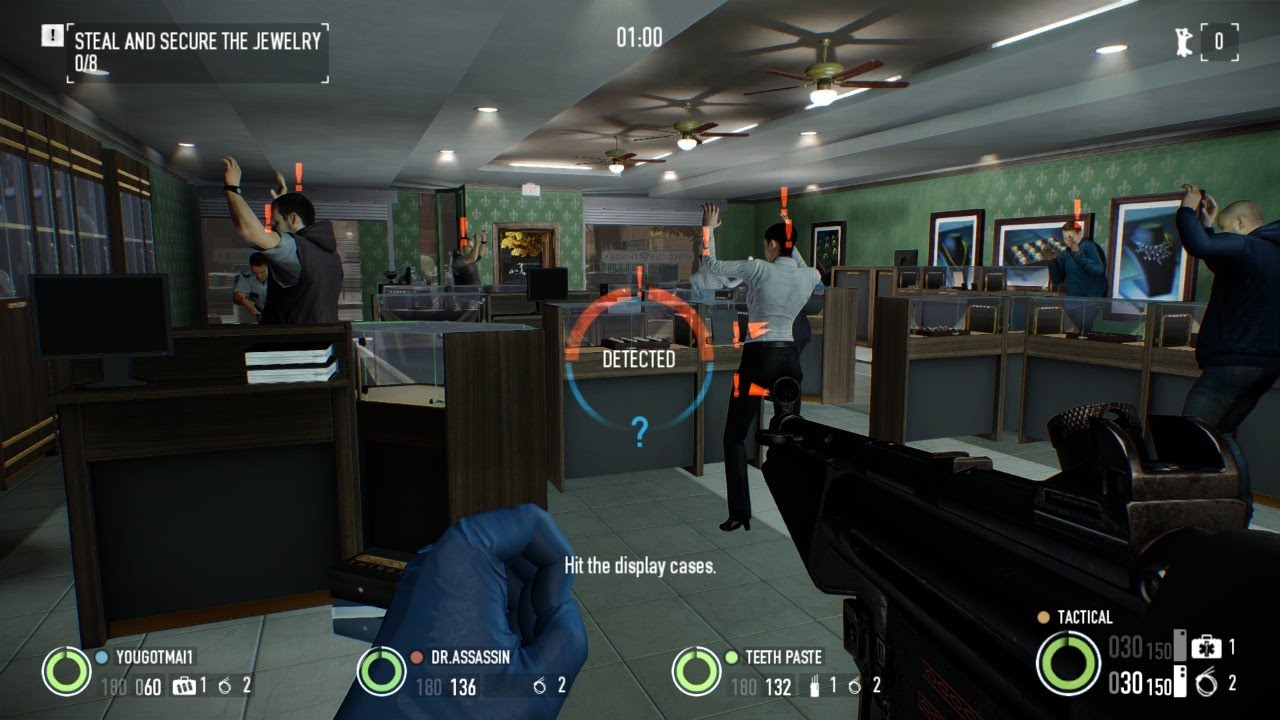Select the doctor bag equipment icon
This screenshot has width=1280, height=720.
(1206, 647)
